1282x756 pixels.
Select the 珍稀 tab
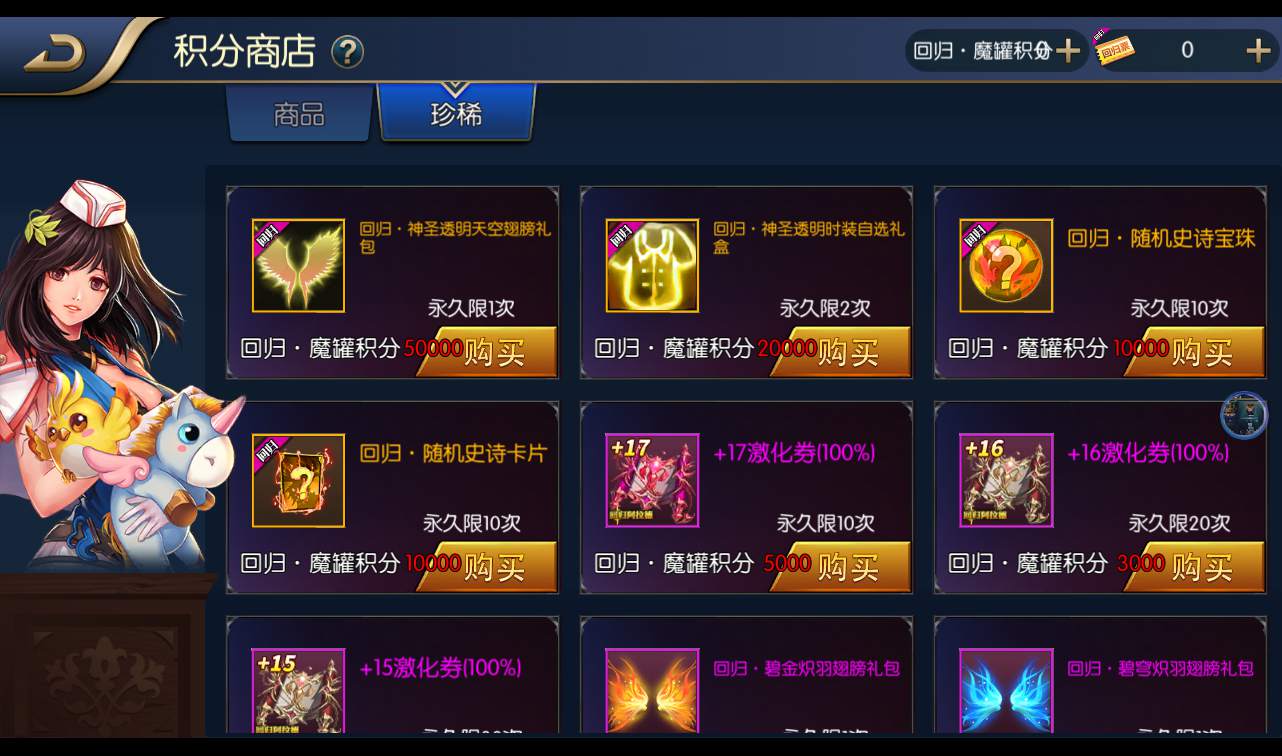tap(456, 114)
